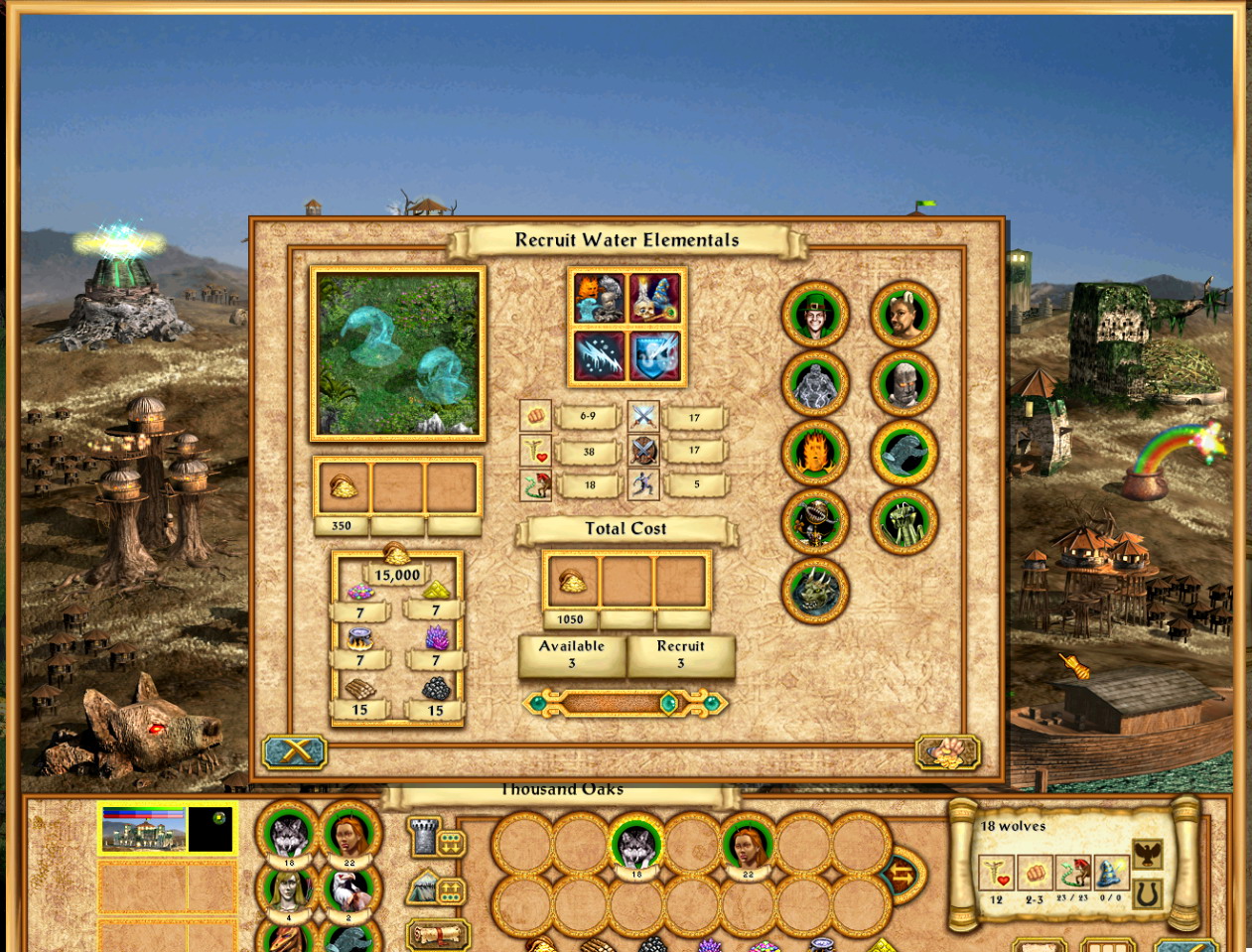Screen dimensions: 1252x952
Task: Inspect the ice bolt ability icon
Action: pos(600,355)
